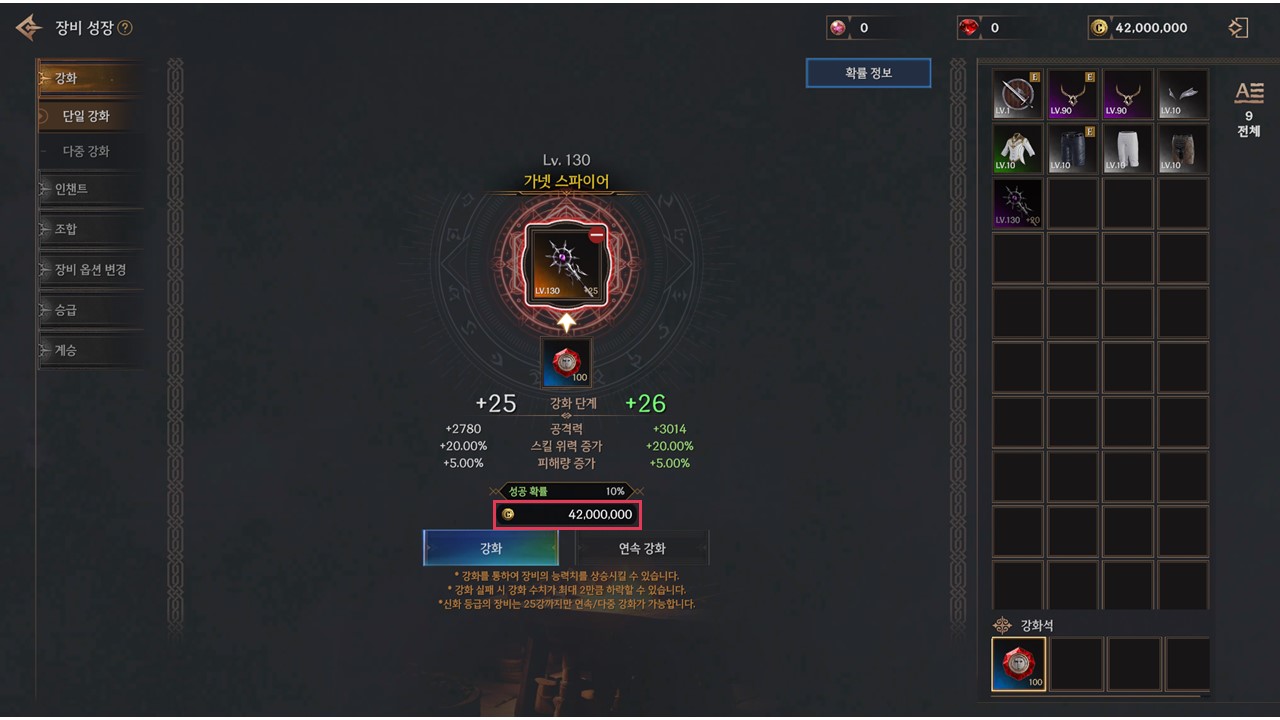
Task: Switch to 다중 강화 sub-tab
Action: (x=86, y=152)
